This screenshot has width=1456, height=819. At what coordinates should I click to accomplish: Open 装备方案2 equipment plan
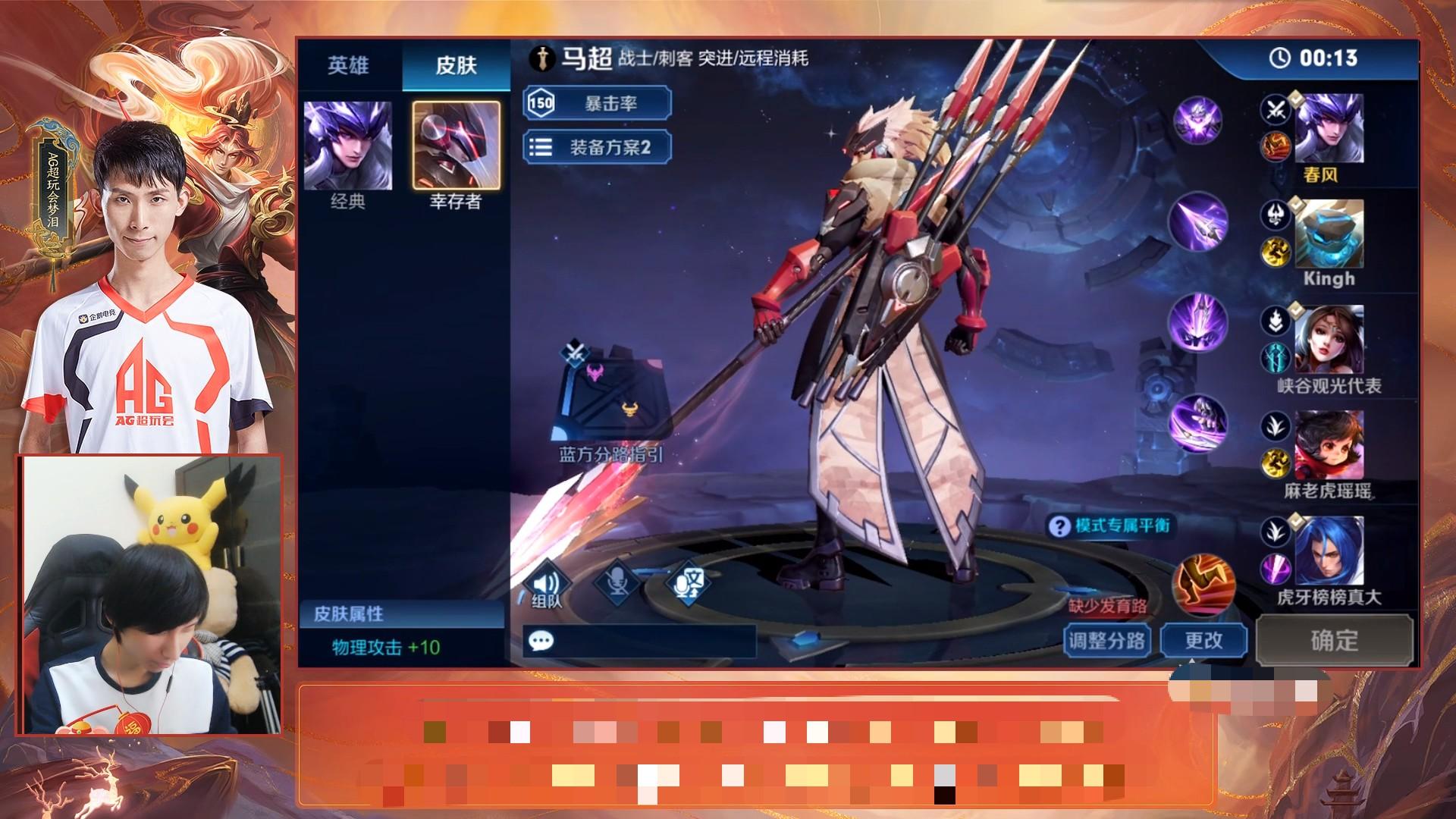tap(597, 147)
